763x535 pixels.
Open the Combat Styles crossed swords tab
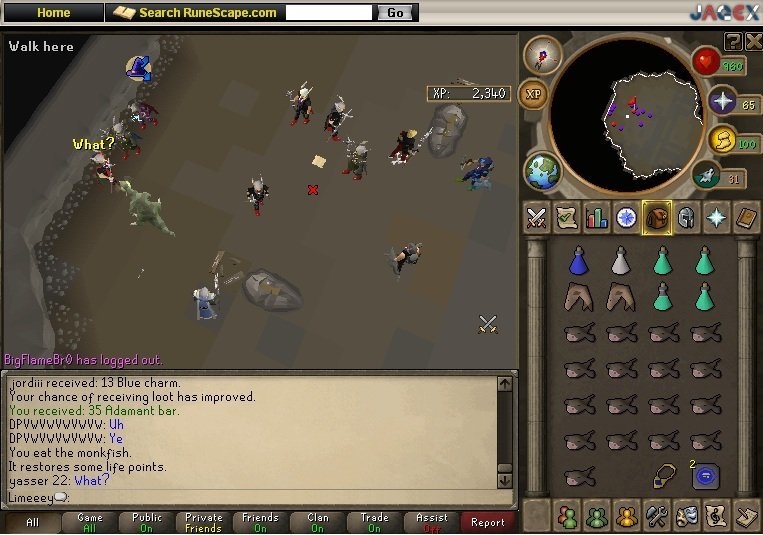(x=537, y=218)
